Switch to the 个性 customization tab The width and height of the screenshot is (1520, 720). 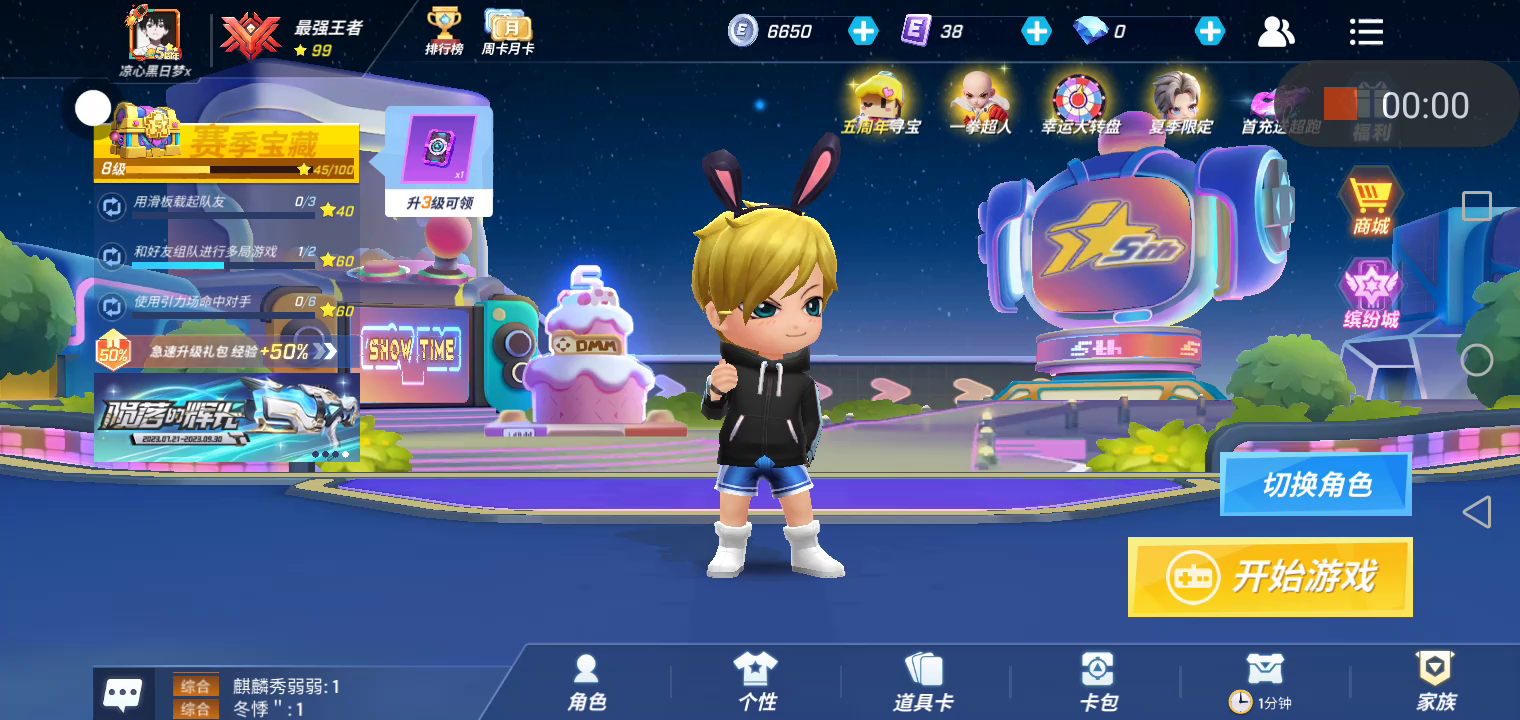(x=757, y=683)
